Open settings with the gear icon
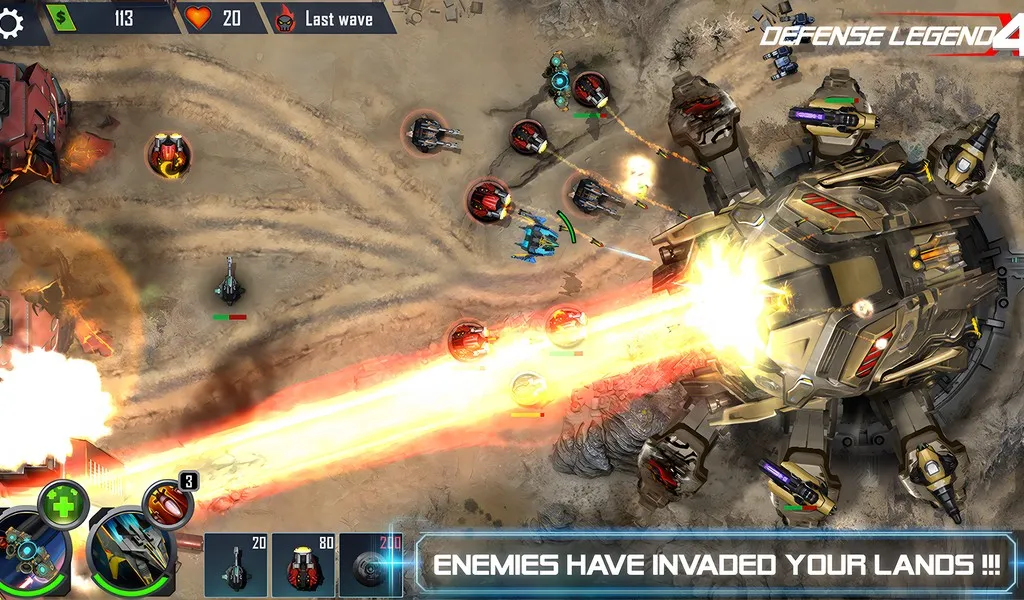1024x600 pixels. coord(10,24)
